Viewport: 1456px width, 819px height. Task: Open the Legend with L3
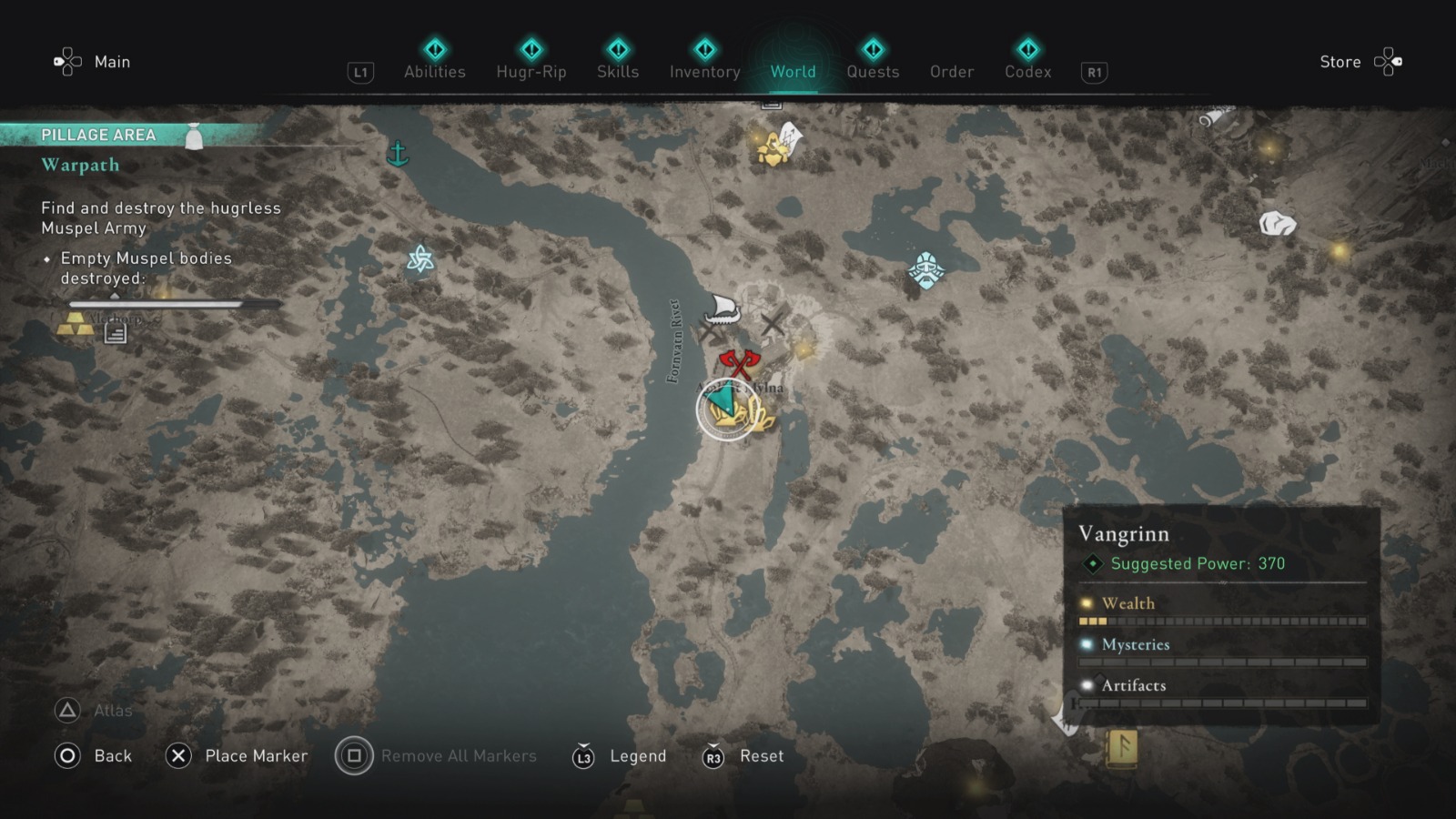[582, 755]
